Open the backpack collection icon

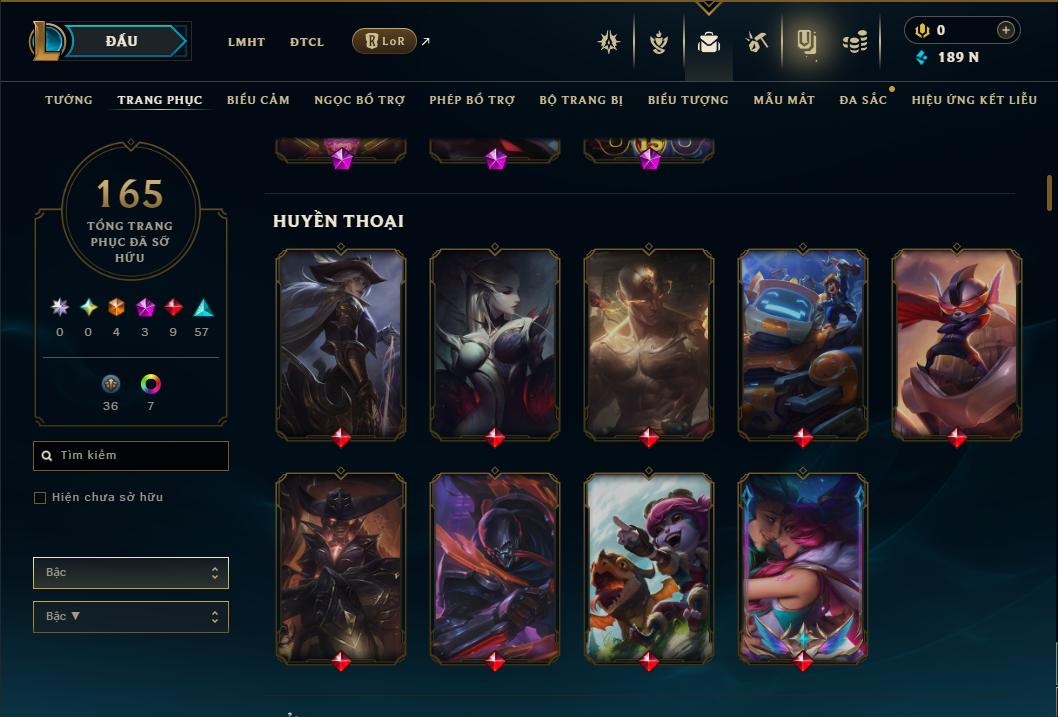click(x=709, y=42)
